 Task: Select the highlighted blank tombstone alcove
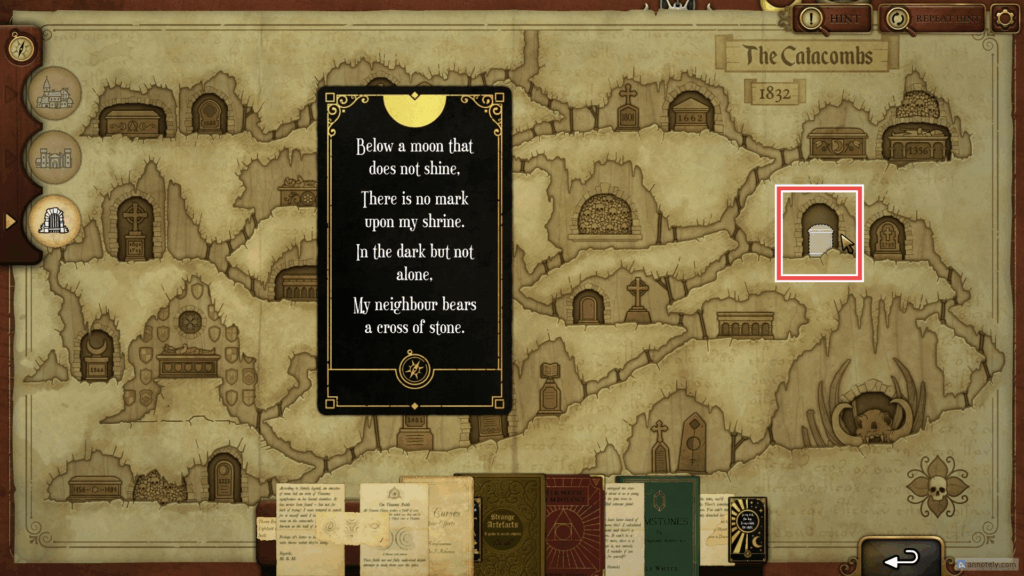(819, 233)
